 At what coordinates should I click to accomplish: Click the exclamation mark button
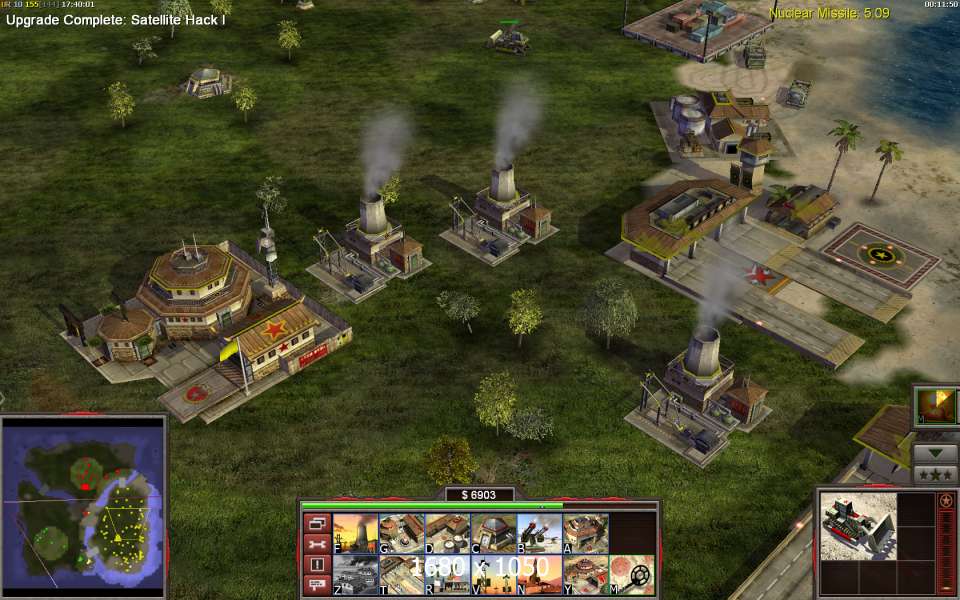click(x=317, y=564)
